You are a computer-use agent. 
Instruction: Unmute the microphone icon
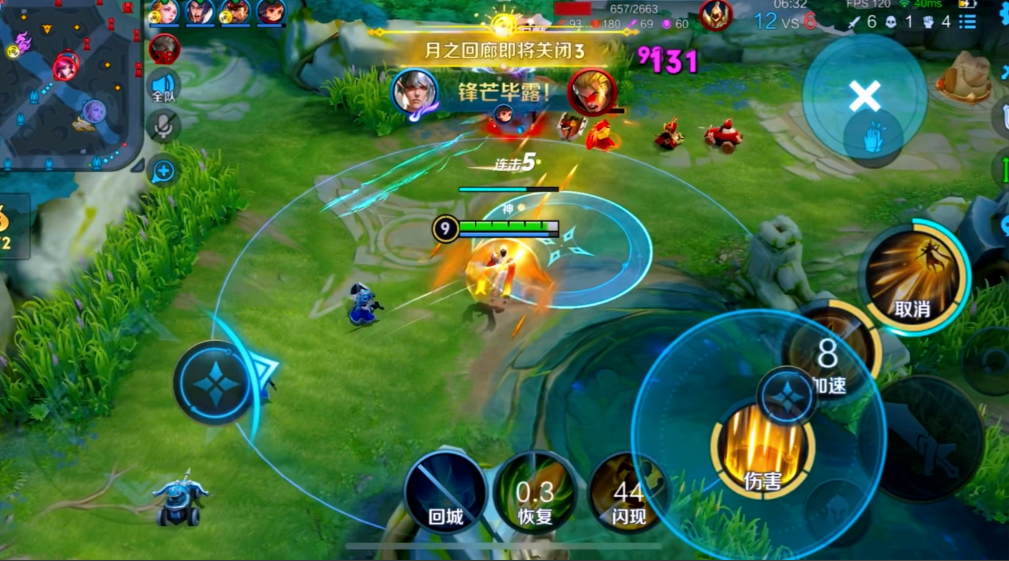tap(163, 126)
